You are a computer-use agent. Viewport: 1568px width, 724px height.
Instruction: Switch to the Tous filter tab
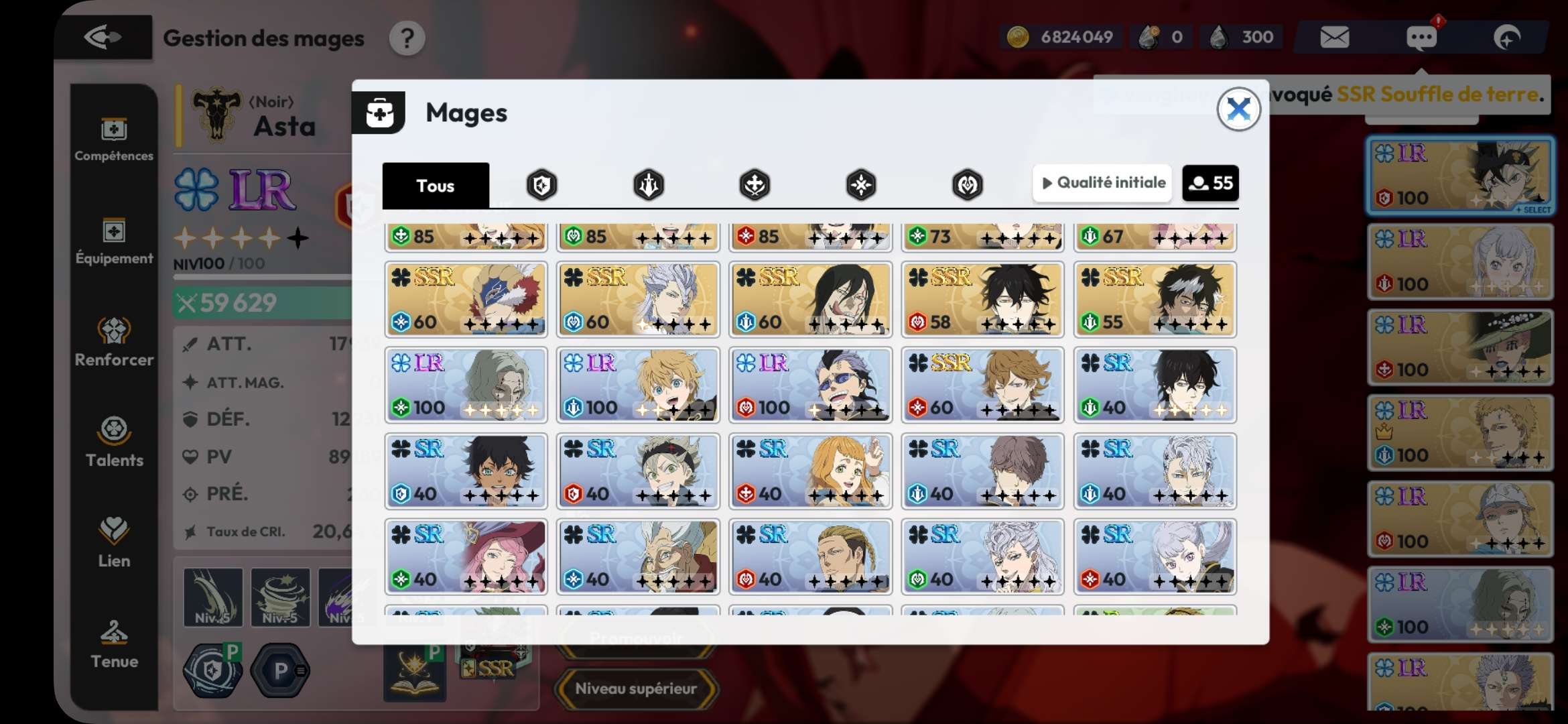436,185
